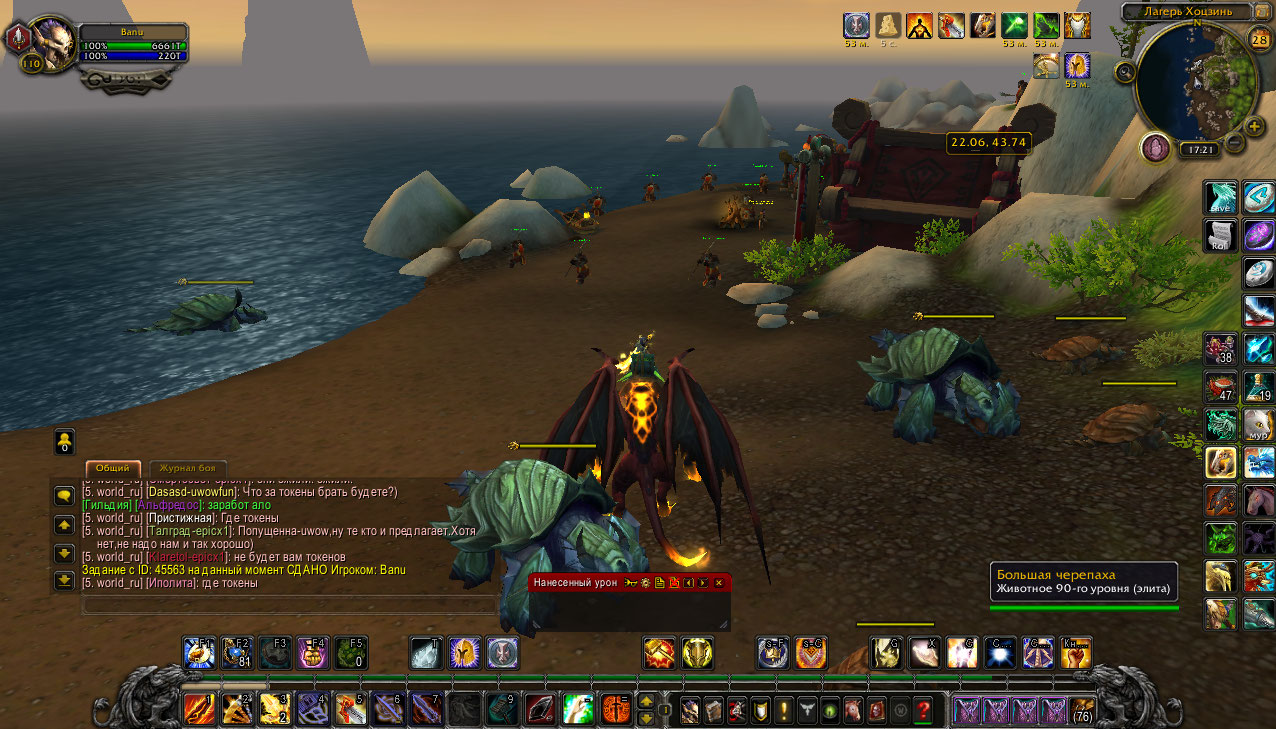Viewport: 1276px width, 729px height.
Task: Open the damage meter gear settings
Action: click(x=646, y=582)
